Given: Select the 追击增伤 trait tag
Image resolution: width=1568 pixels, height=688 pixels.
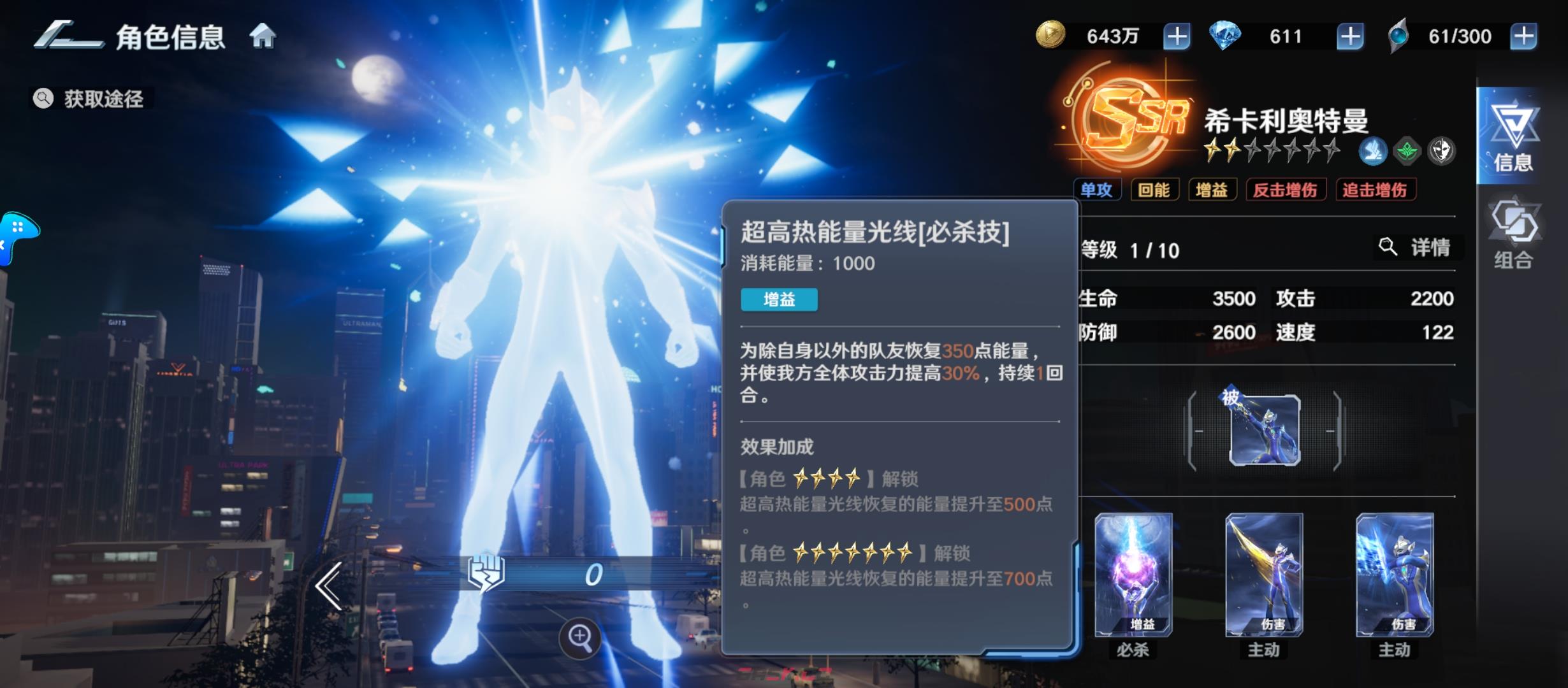Looking at the screenshot, I should point(1376,189).
